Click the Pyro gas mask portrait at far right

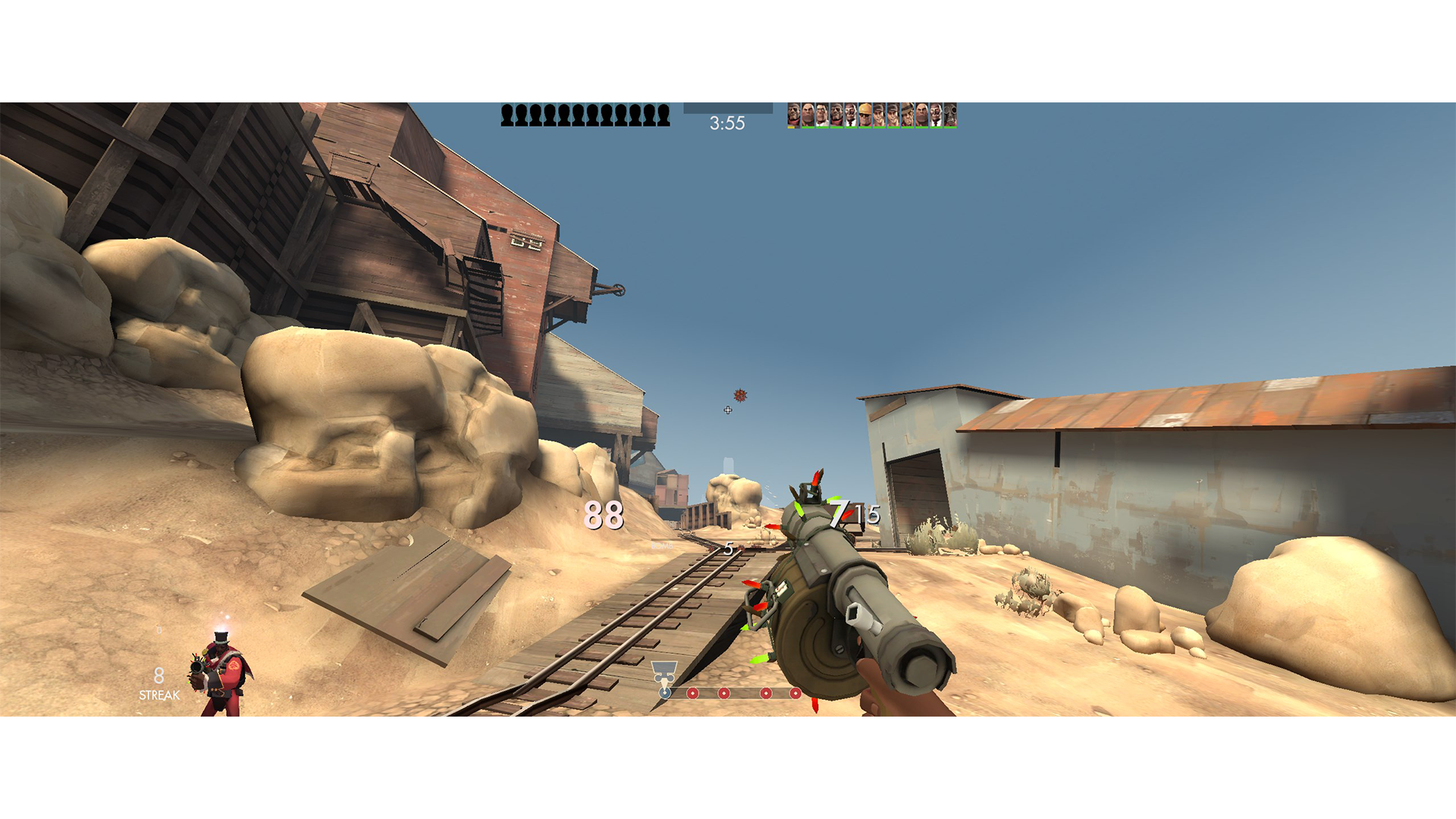point(949,115)
